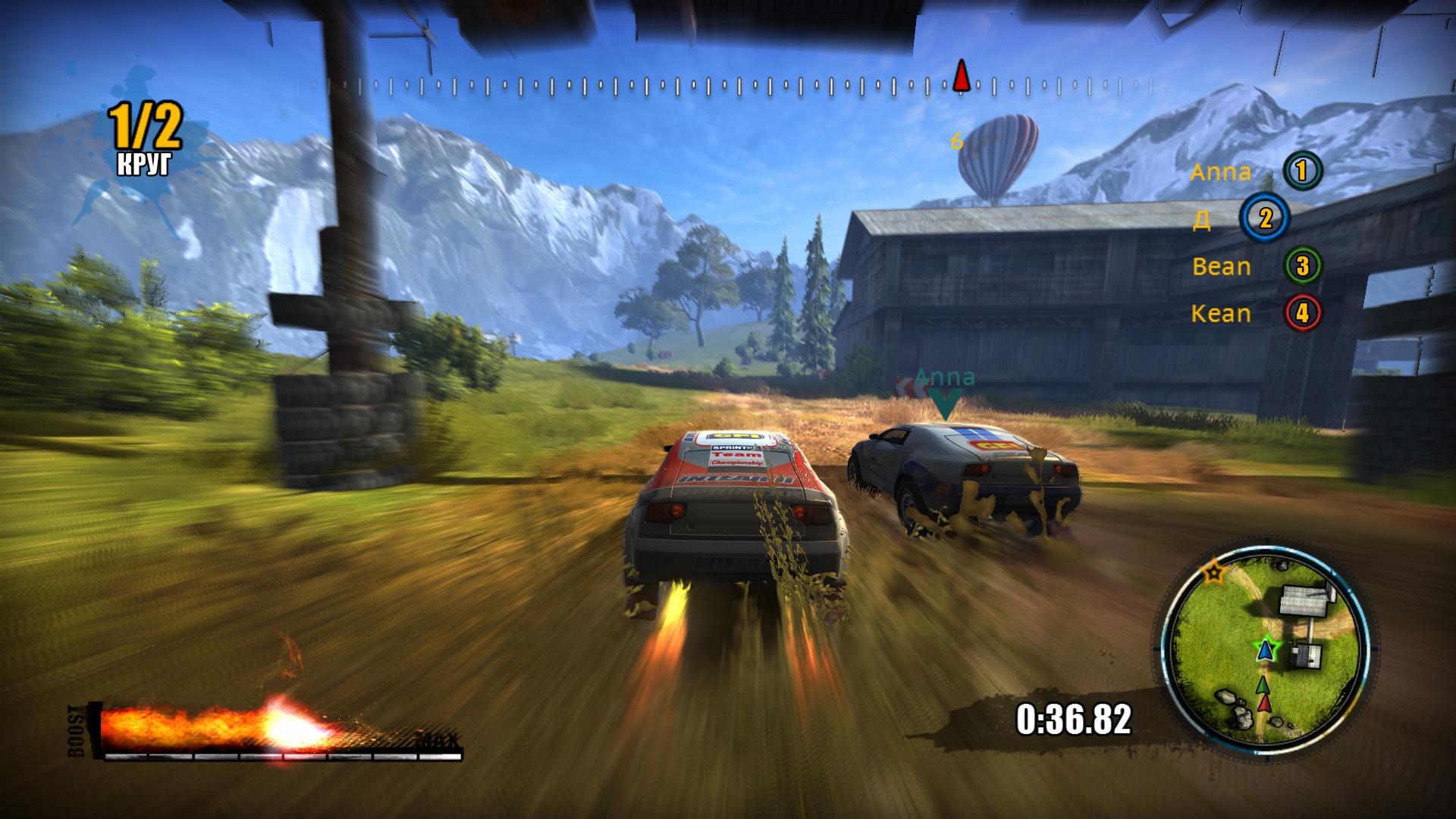
Task: Click the red marker on the top progress strip
Action: click(962, 77)
